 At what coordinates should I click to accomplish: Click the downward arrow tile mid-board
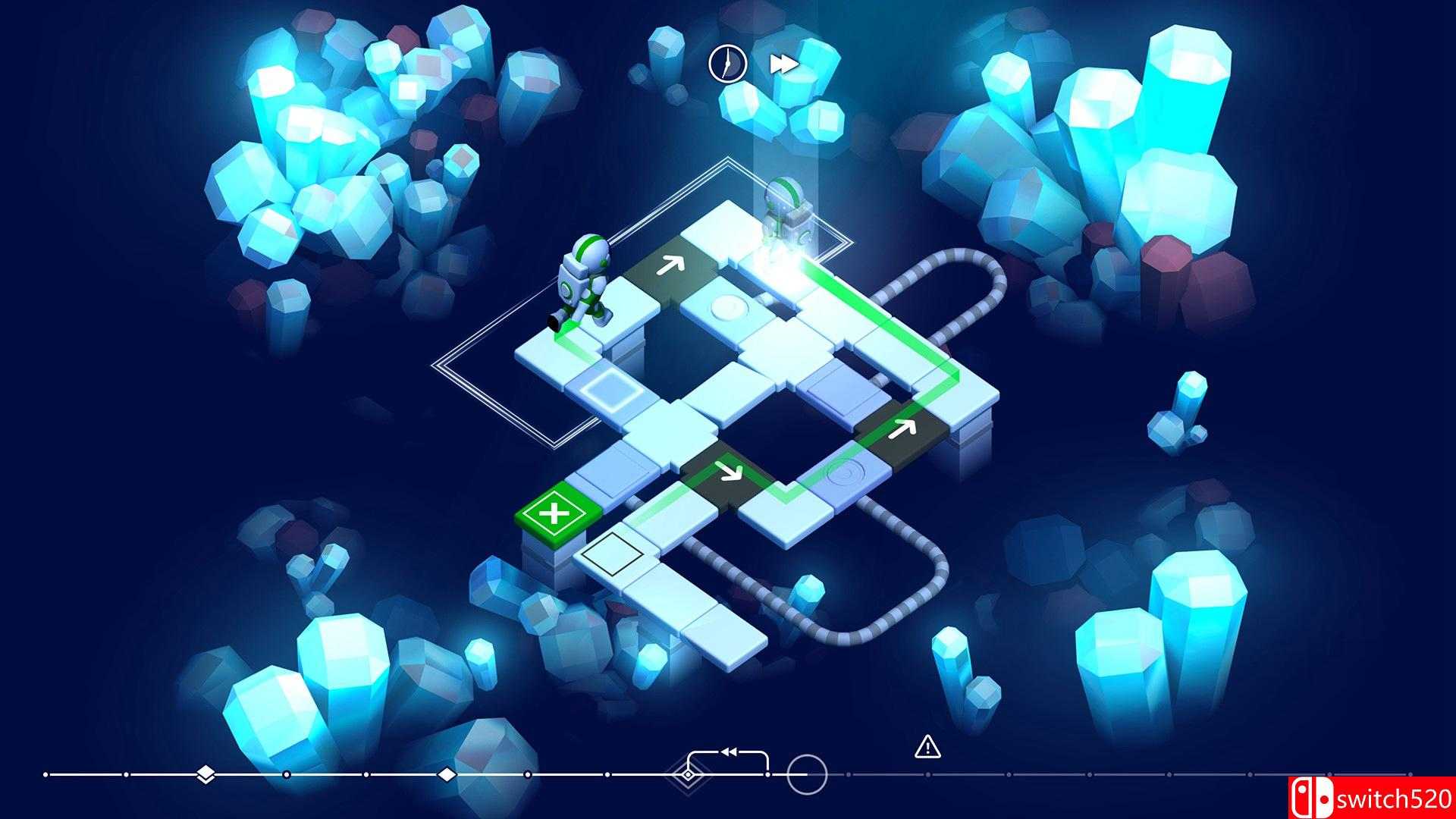coord(730,474)
